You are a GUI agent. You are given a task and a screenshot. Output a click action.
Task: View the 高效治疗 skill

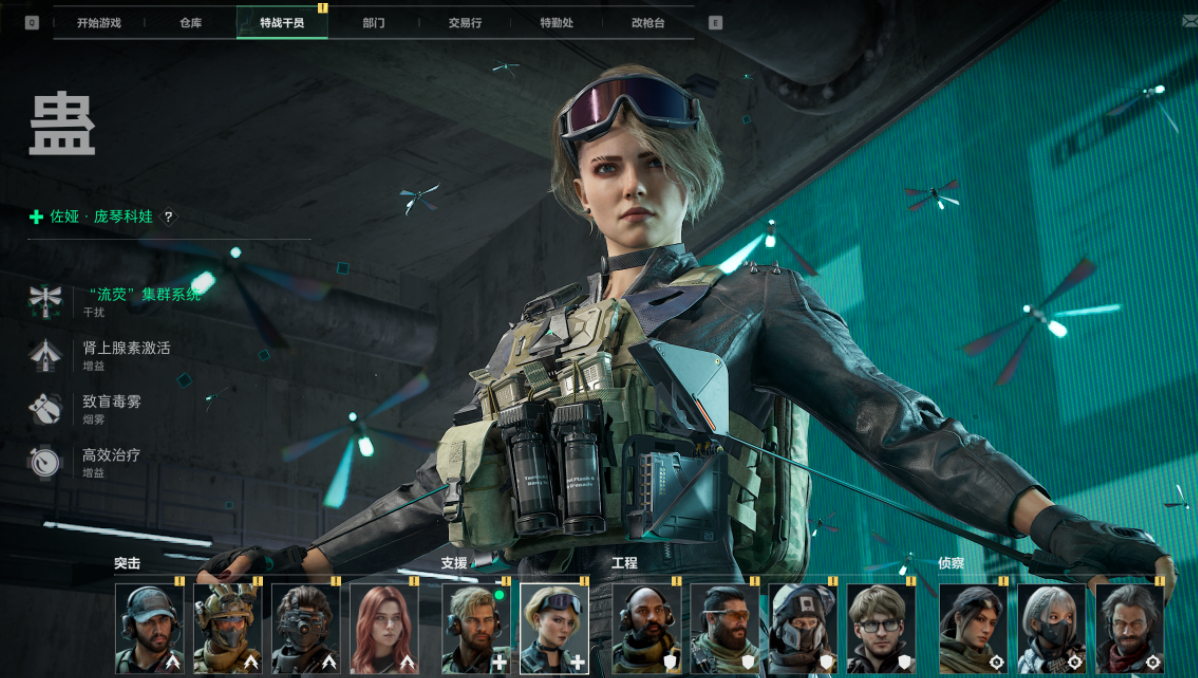tap(110, 455)
